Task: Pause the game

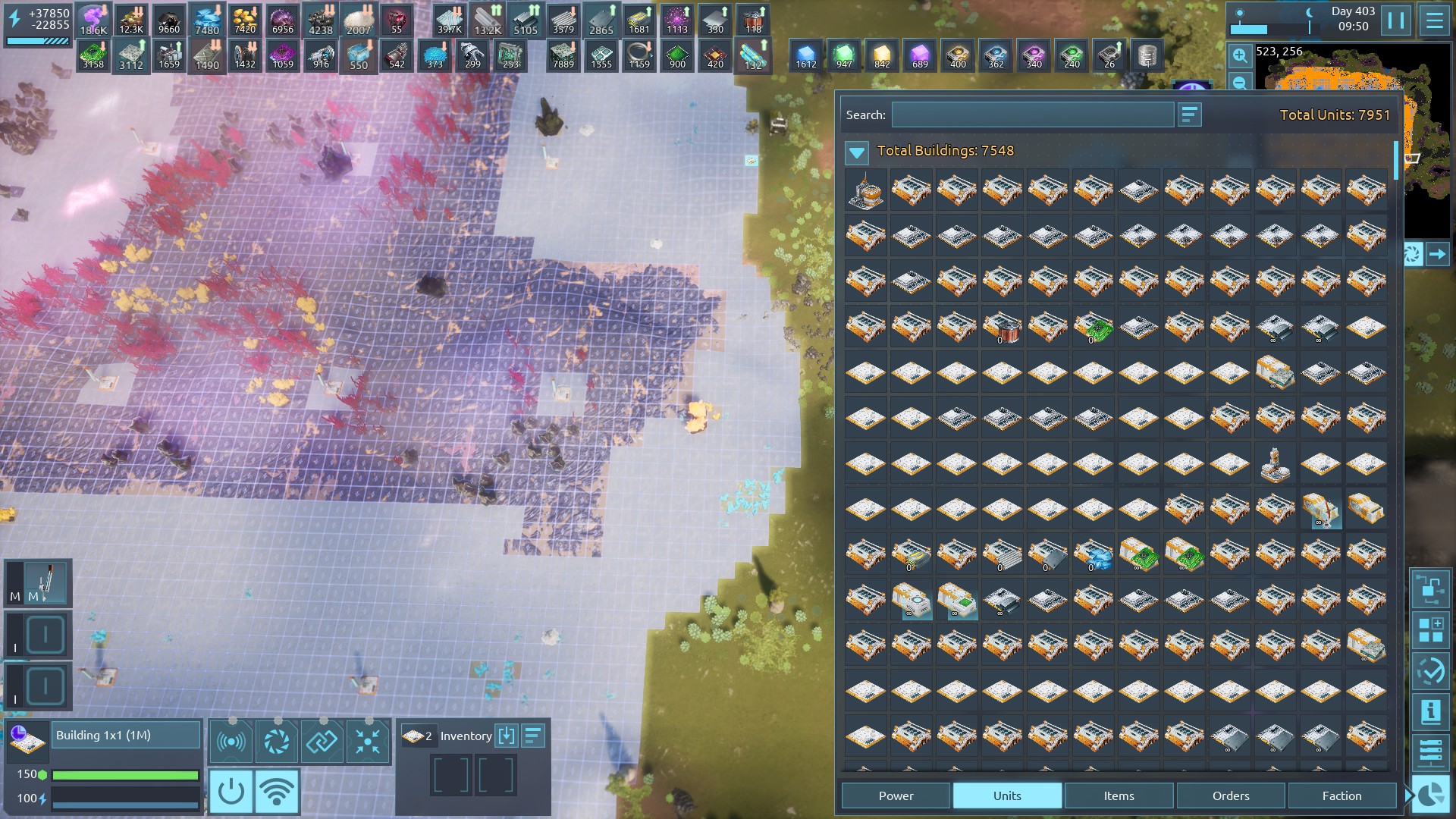Action: pos(1395,20)
